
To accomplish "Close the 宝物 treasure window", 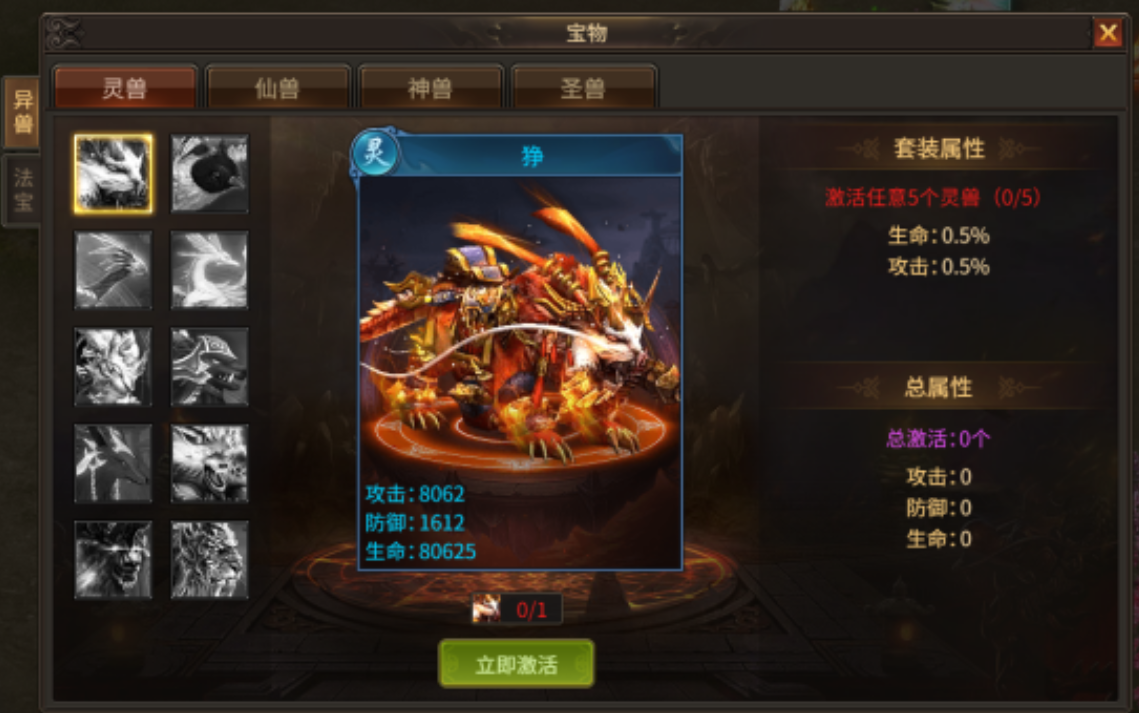I will coord(1107,34).
